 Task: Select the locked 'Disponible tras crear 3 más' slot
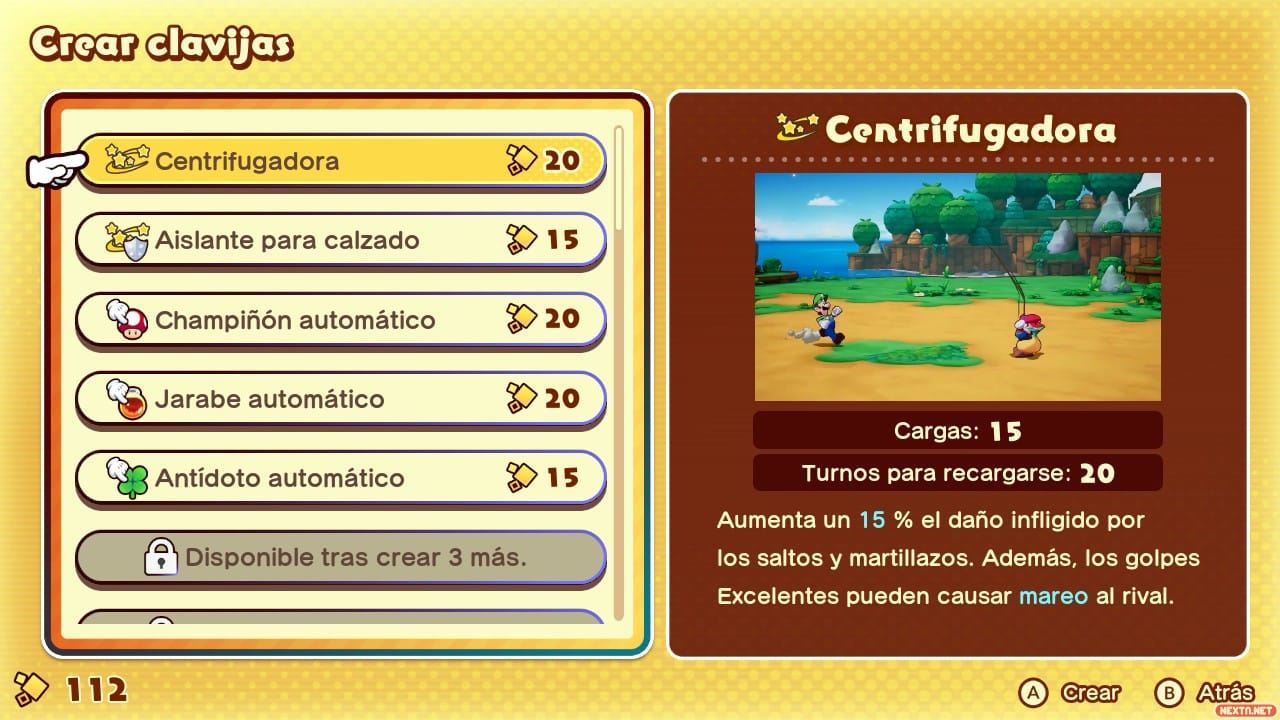pos(340,557)
